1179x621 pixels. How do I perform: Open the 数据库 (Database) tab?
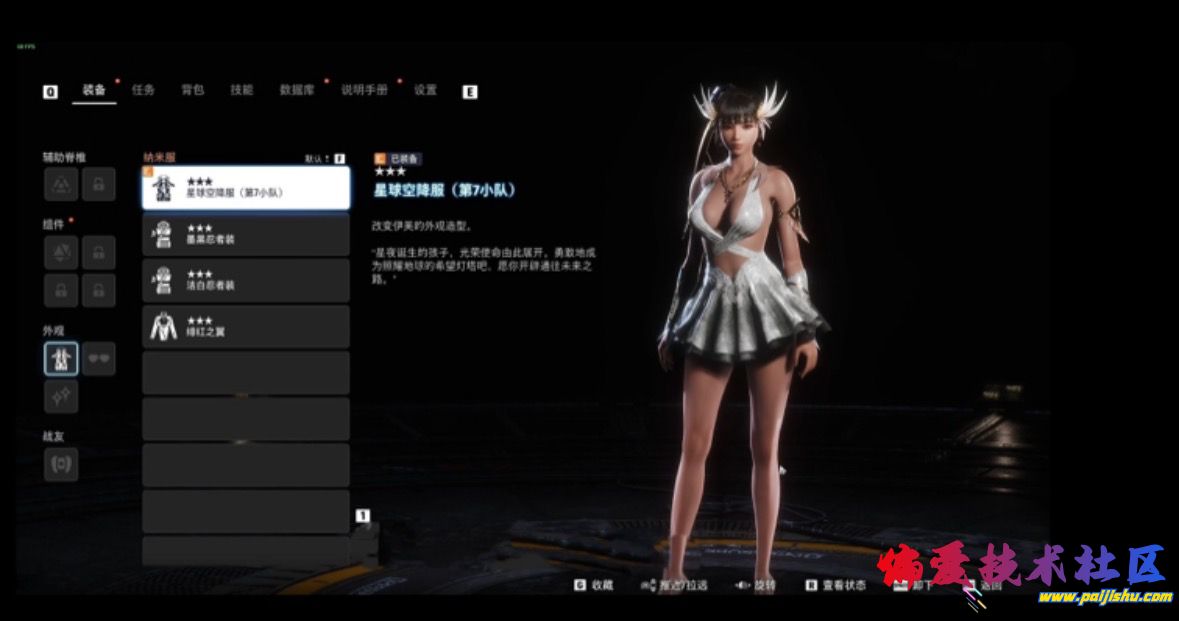pyautogui.click(x=297, y=90)
